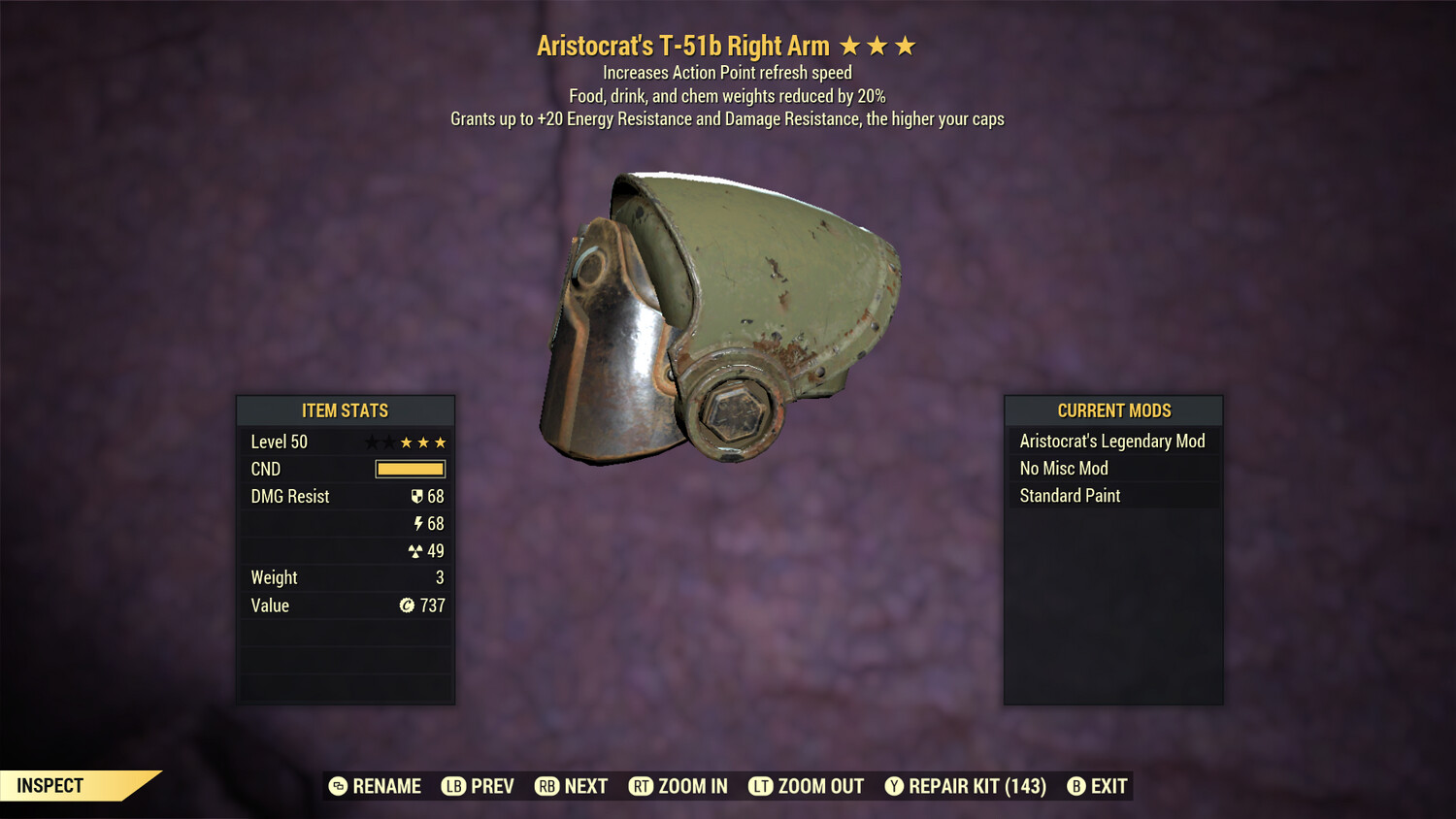Toggle the last gold star next to Level 50
Viewport: 1456px width, 819px height.
(x=440, y=442)
